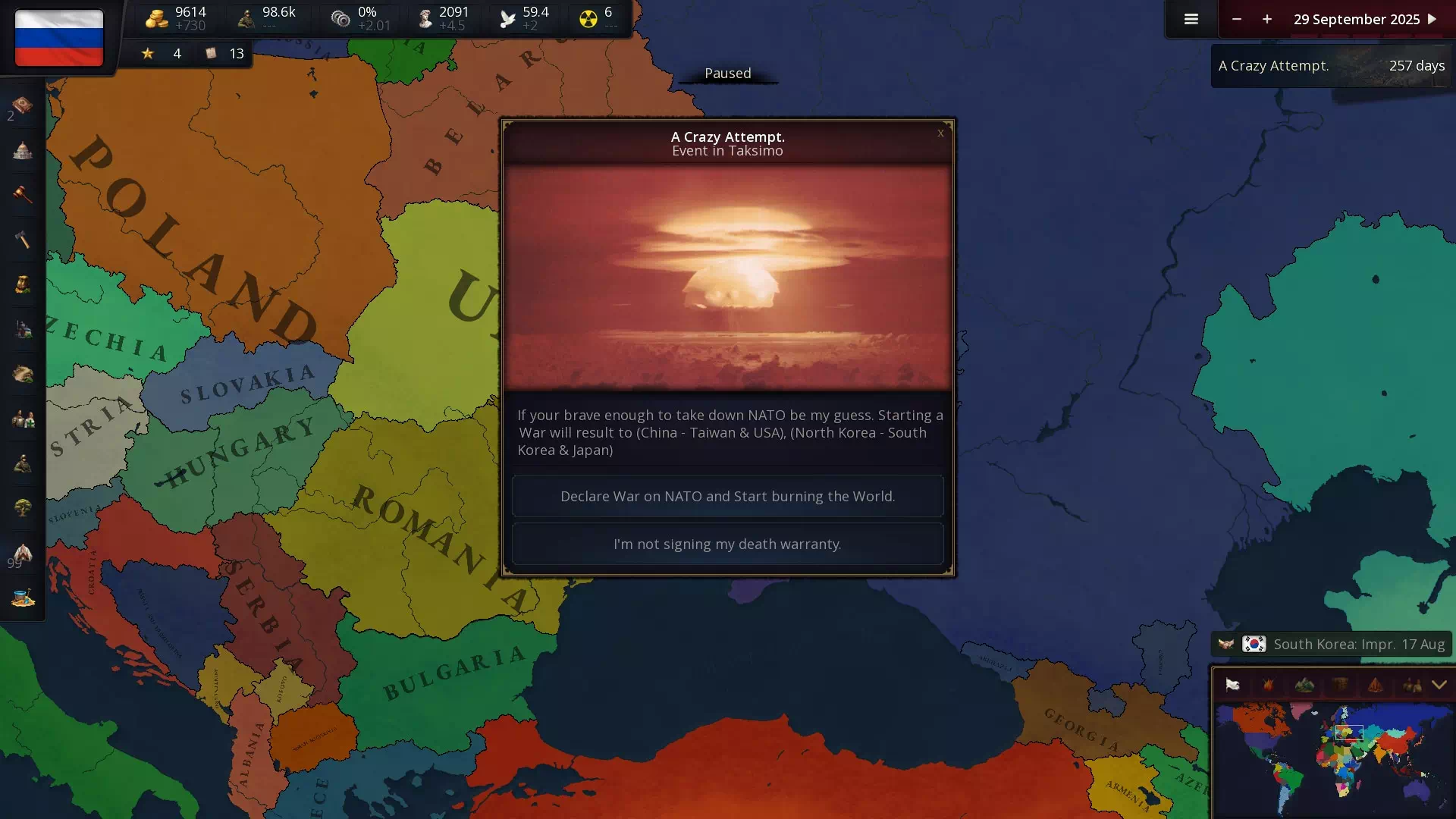Select the white flag map mode

tap(1232, 685)
